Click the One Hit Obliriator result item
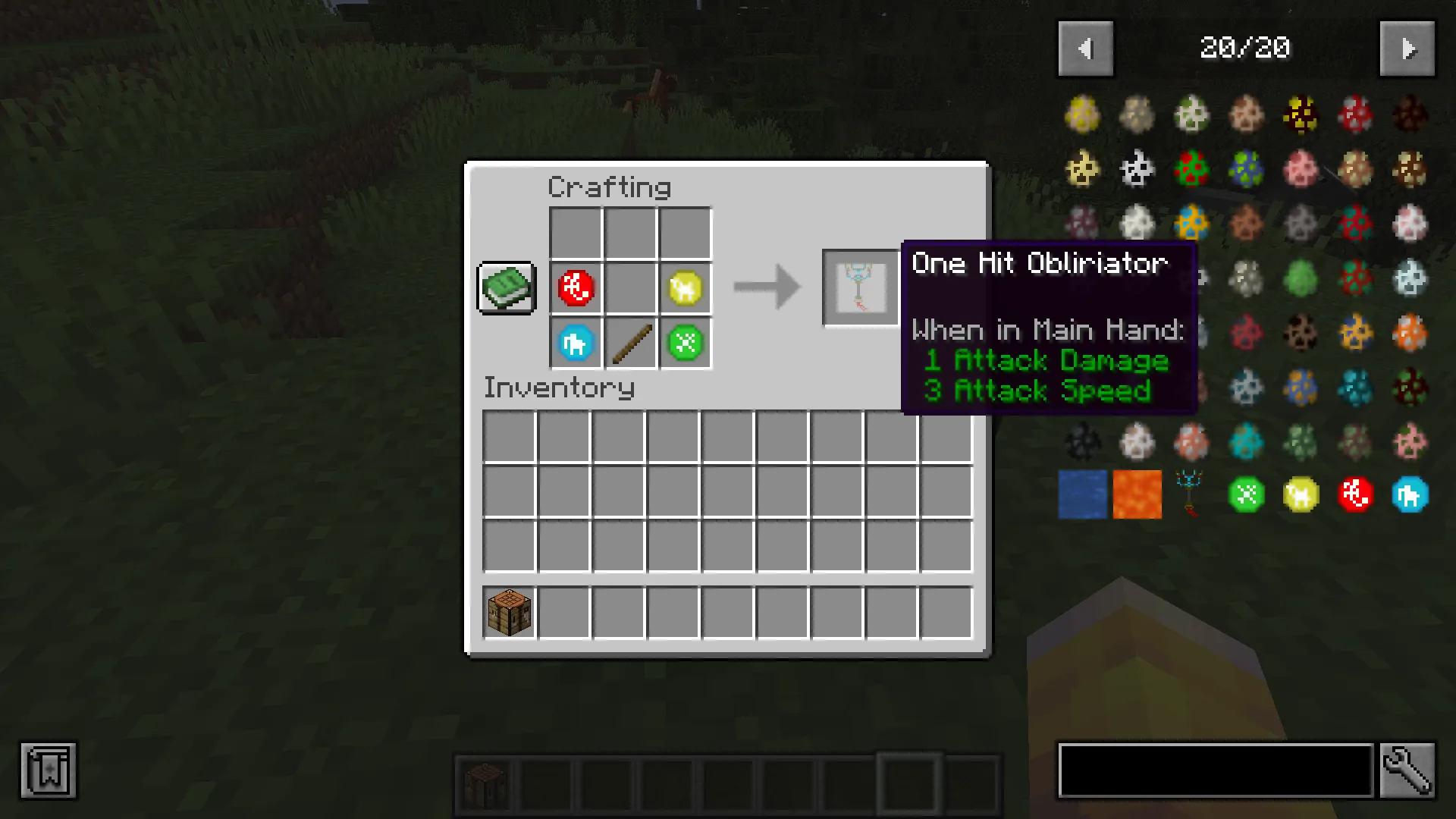This screenshot has height=819, width=1456. [861, 287]
